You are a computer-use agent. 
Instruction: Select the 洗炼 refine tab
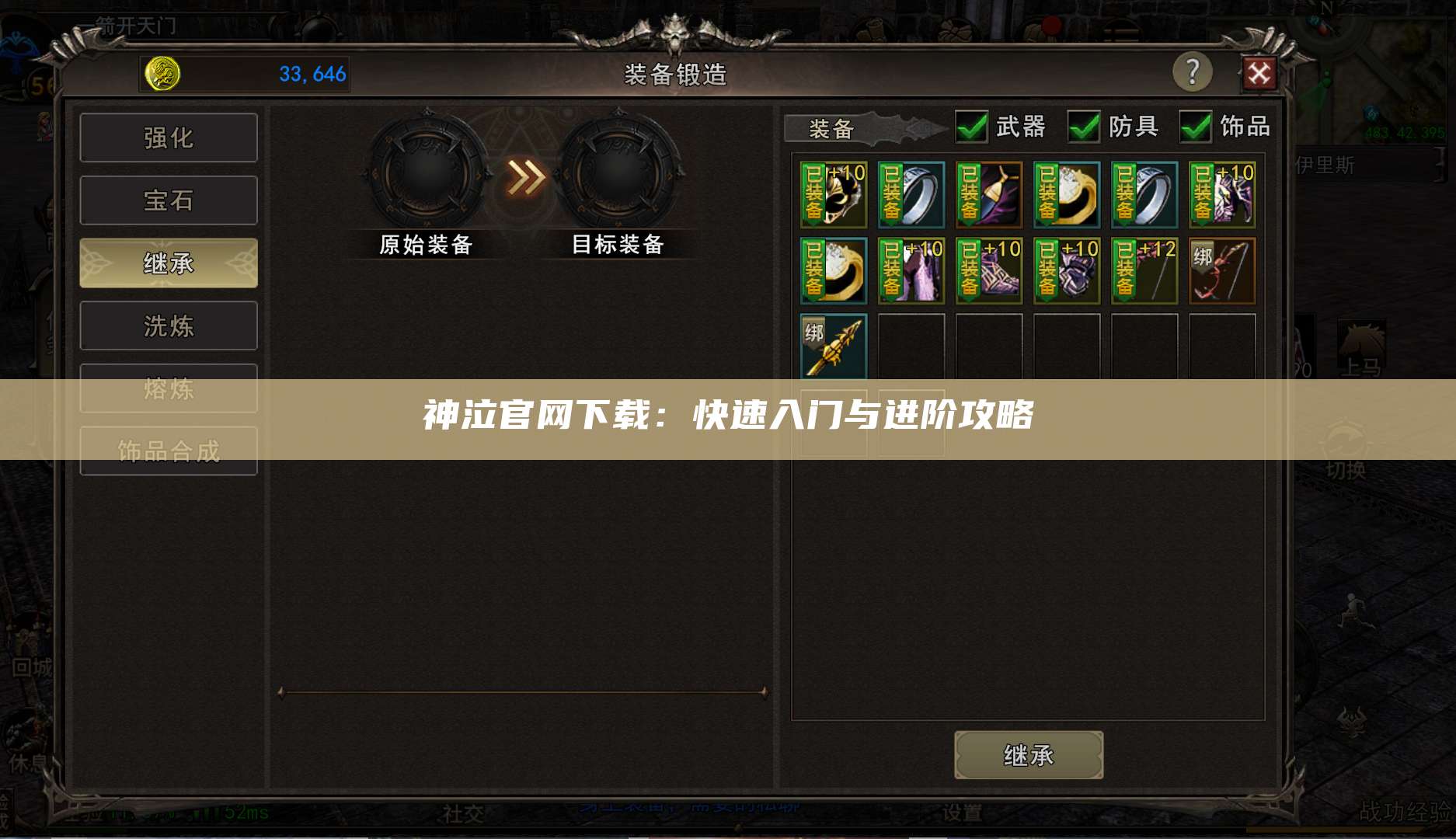tap(168, 326)
